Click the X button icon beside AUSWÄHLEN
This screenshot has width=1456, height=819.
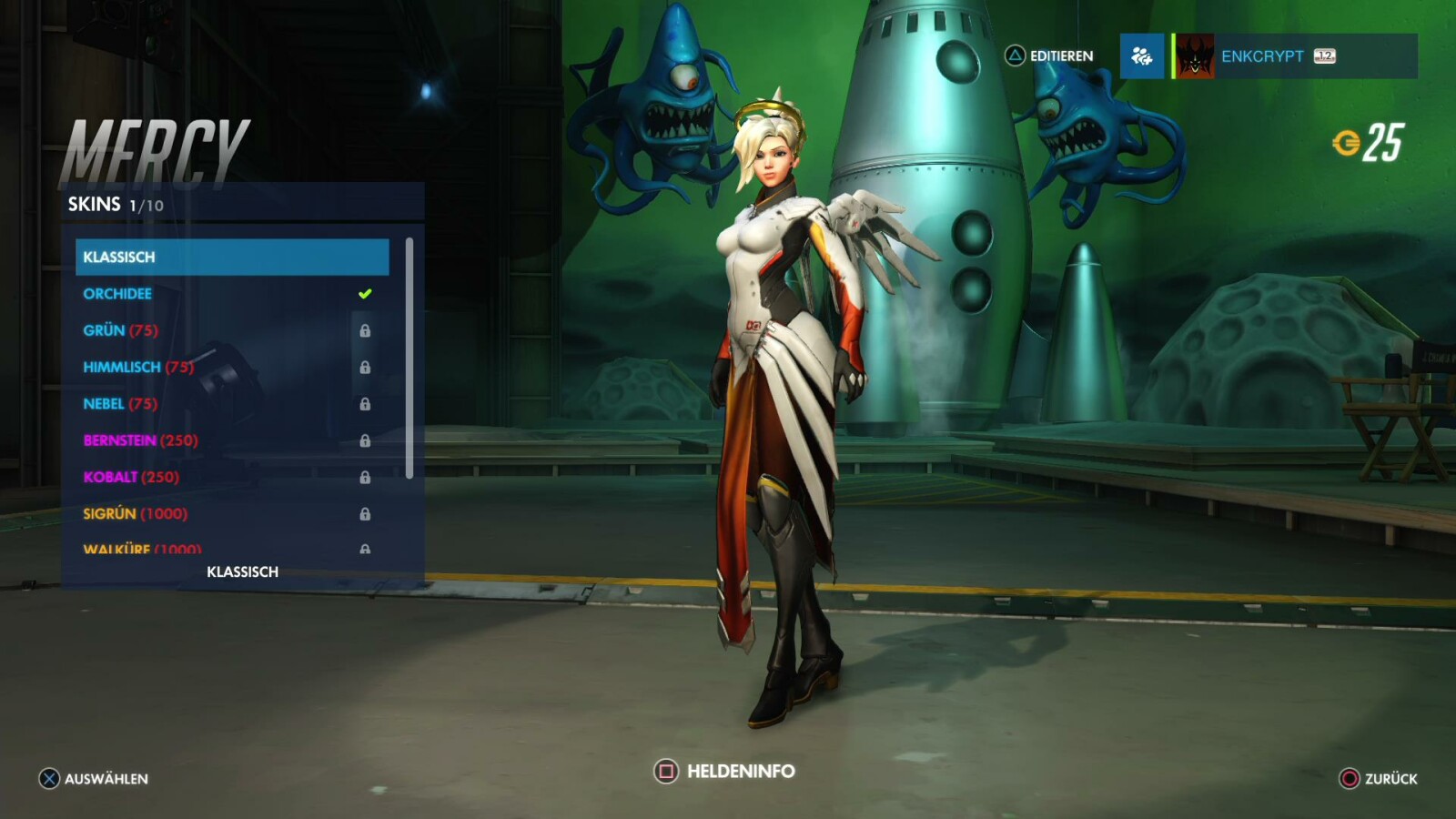pyautogui.click(x=47, y=779)
